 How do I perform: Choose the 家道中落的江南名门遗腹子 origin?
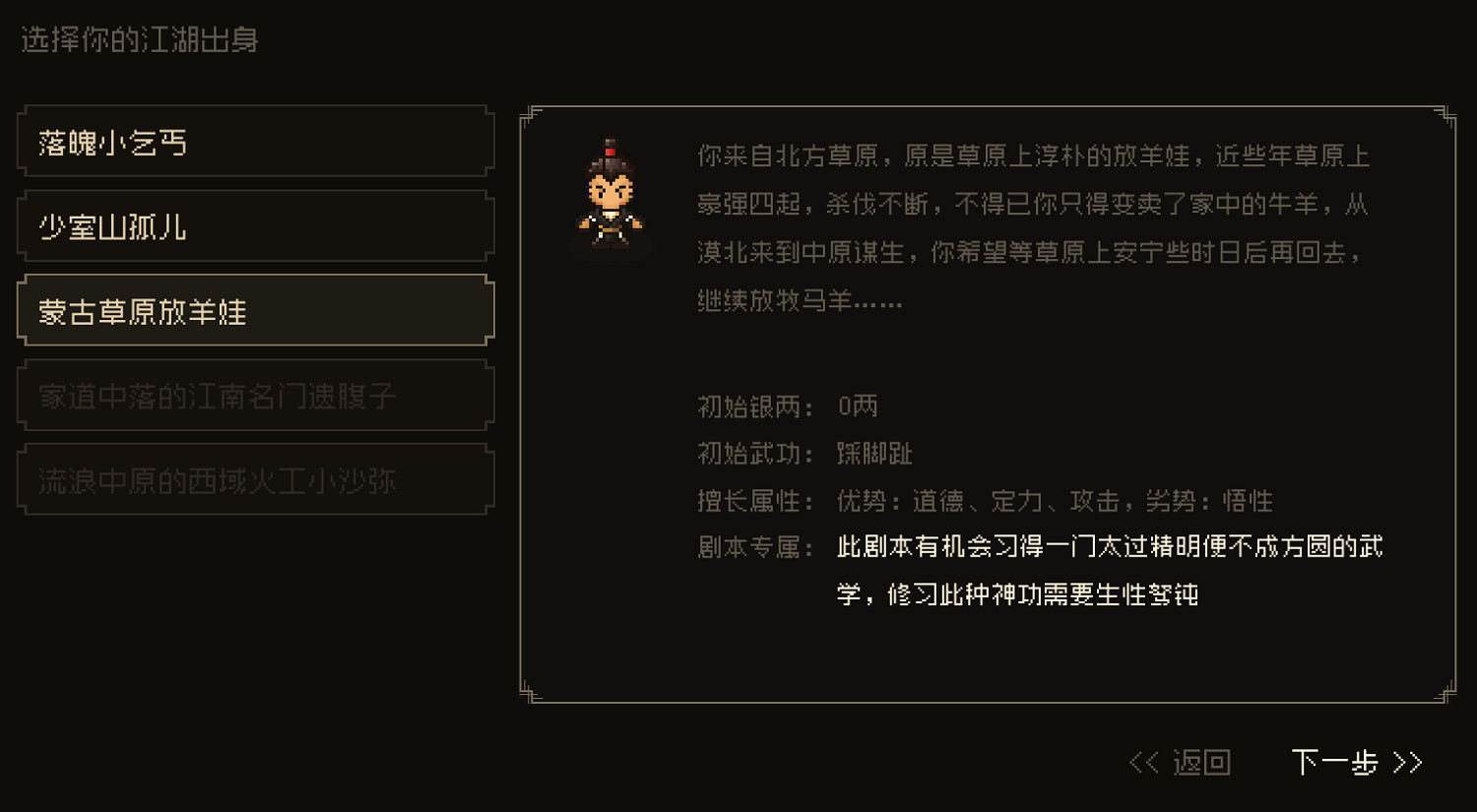click(255, 394)
